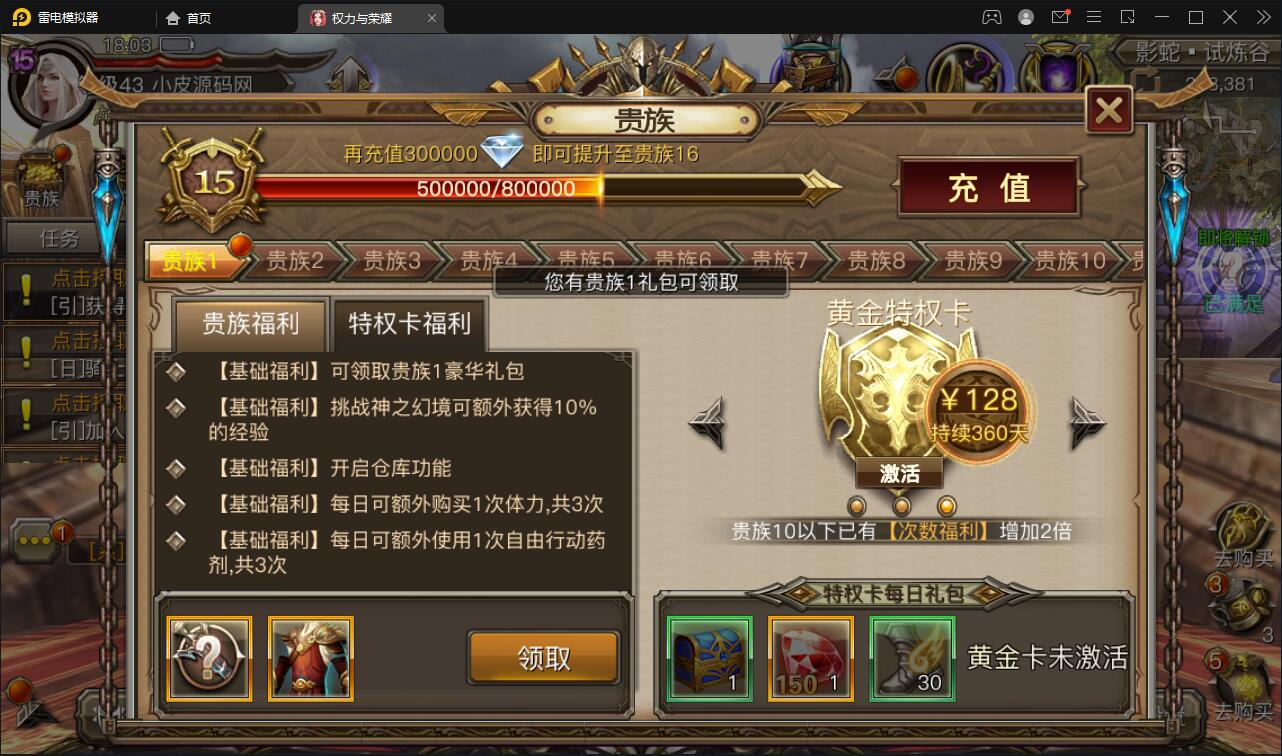This screenshot has height=756, width=1282.
Task: Click the armored hero reward icon
Action: click(x=310, y=658)
